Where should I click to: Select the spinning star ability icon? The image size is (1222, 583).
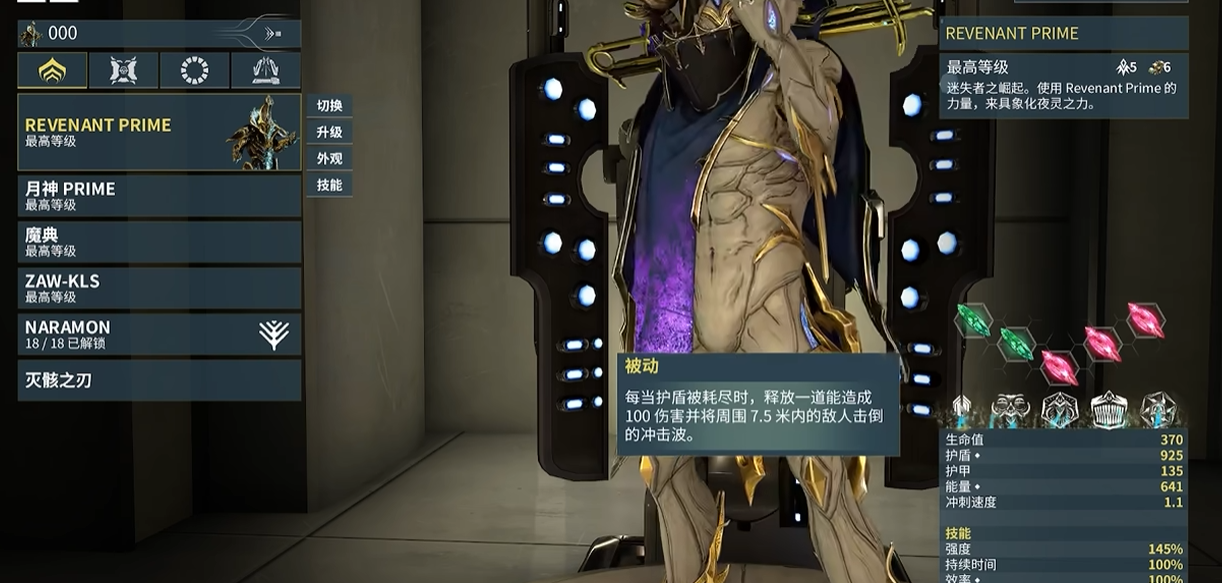pos(1158,409)
